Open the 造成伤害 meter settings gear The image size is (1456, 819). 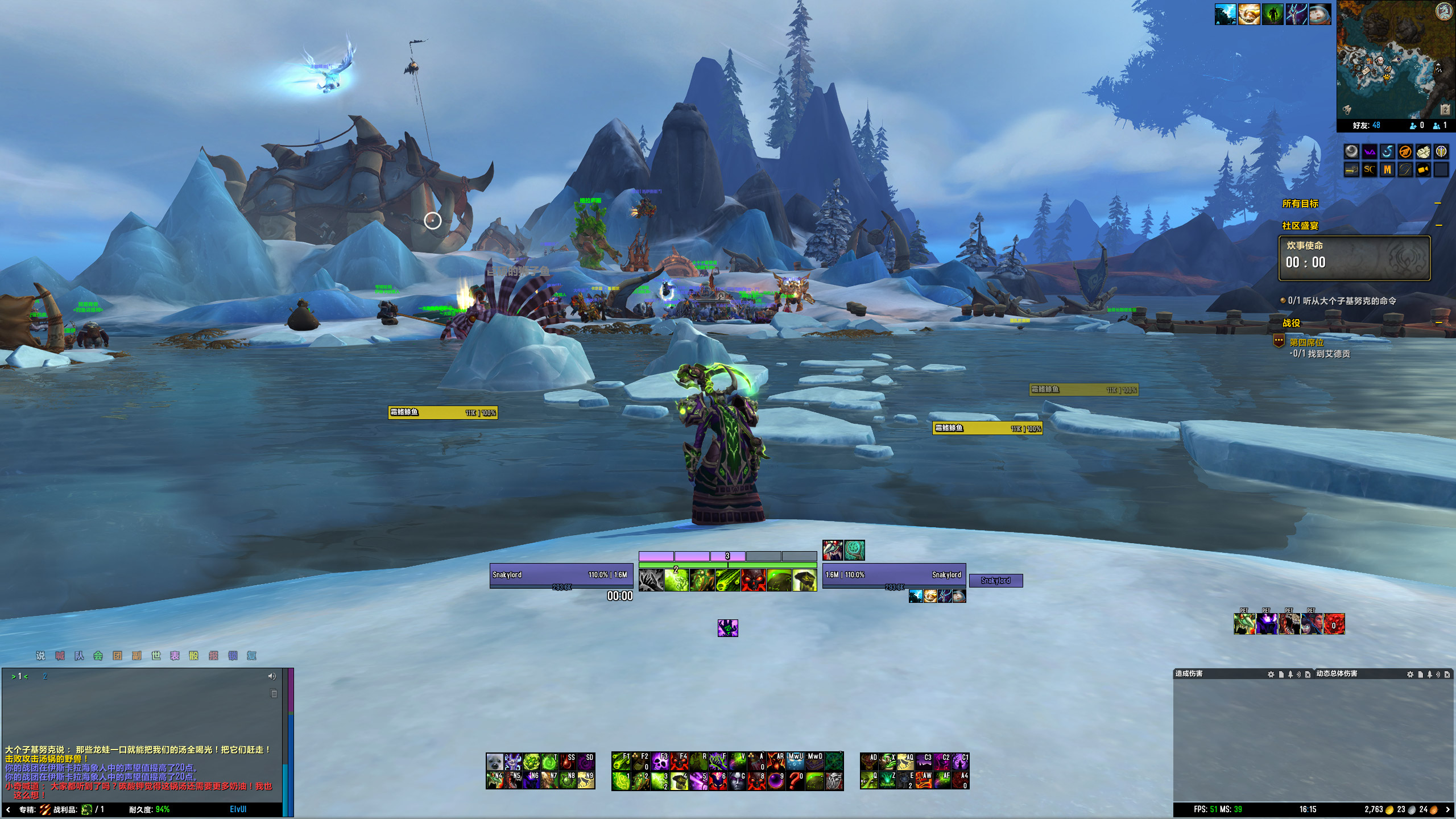(1271, 674)
